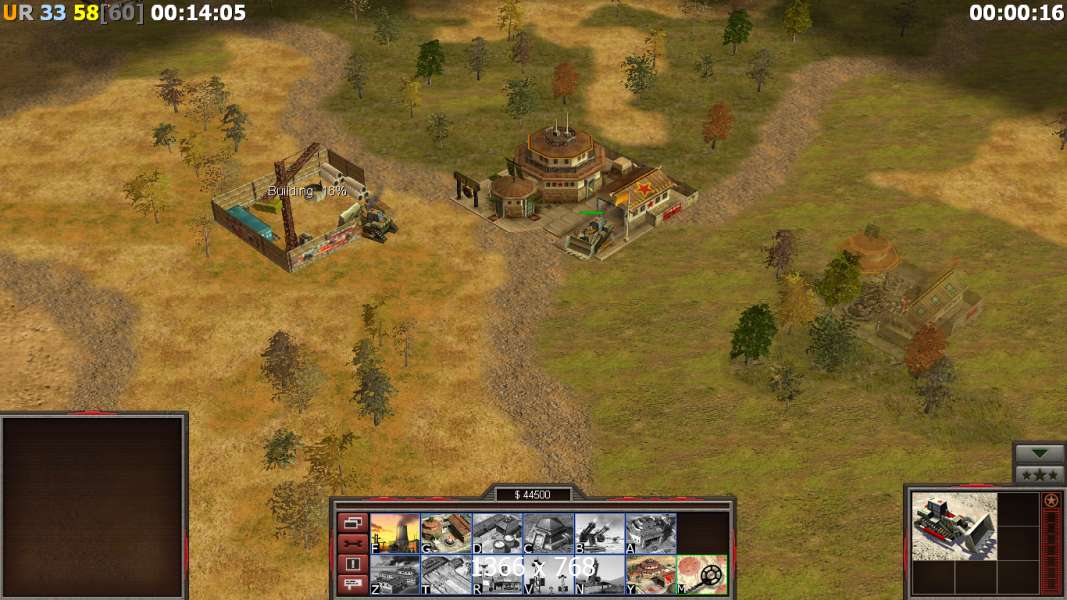1067x600 pixels.
Task: Click the pause-bar sidebar button
Action: (353, 564)
